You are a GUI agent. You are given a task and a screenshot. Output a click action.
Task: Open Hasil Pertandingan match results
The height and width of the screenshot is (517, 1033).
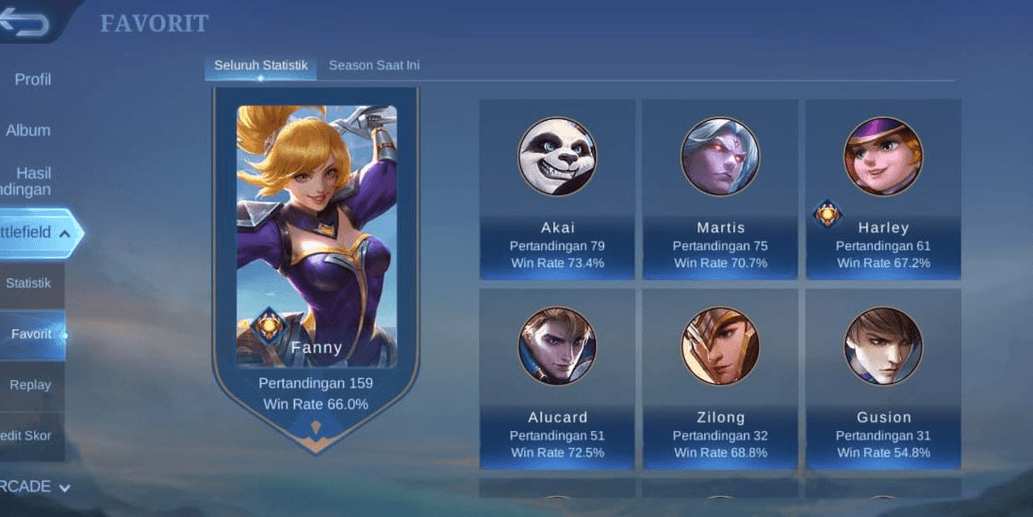tap(32, 181)
